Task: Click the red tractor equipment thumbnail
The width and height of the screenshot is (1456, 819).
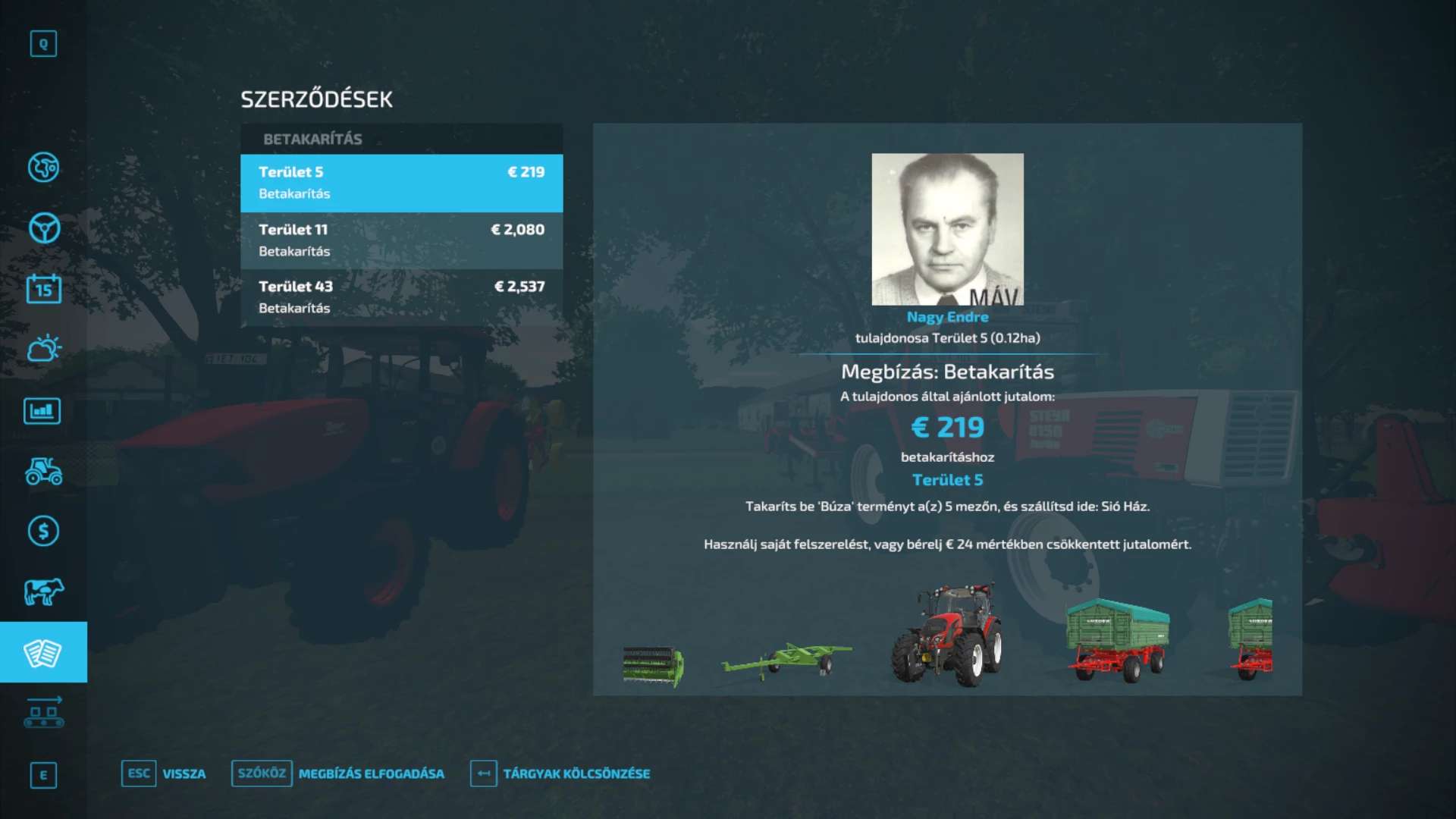Action: pyautogui.click(x=947, y=635)
